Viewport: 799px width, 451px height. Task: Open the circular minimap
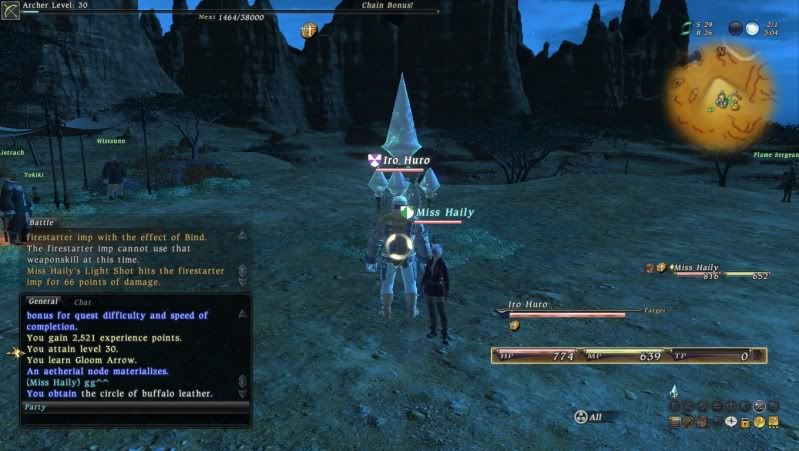pyautogui.click(x=721, y=95)
